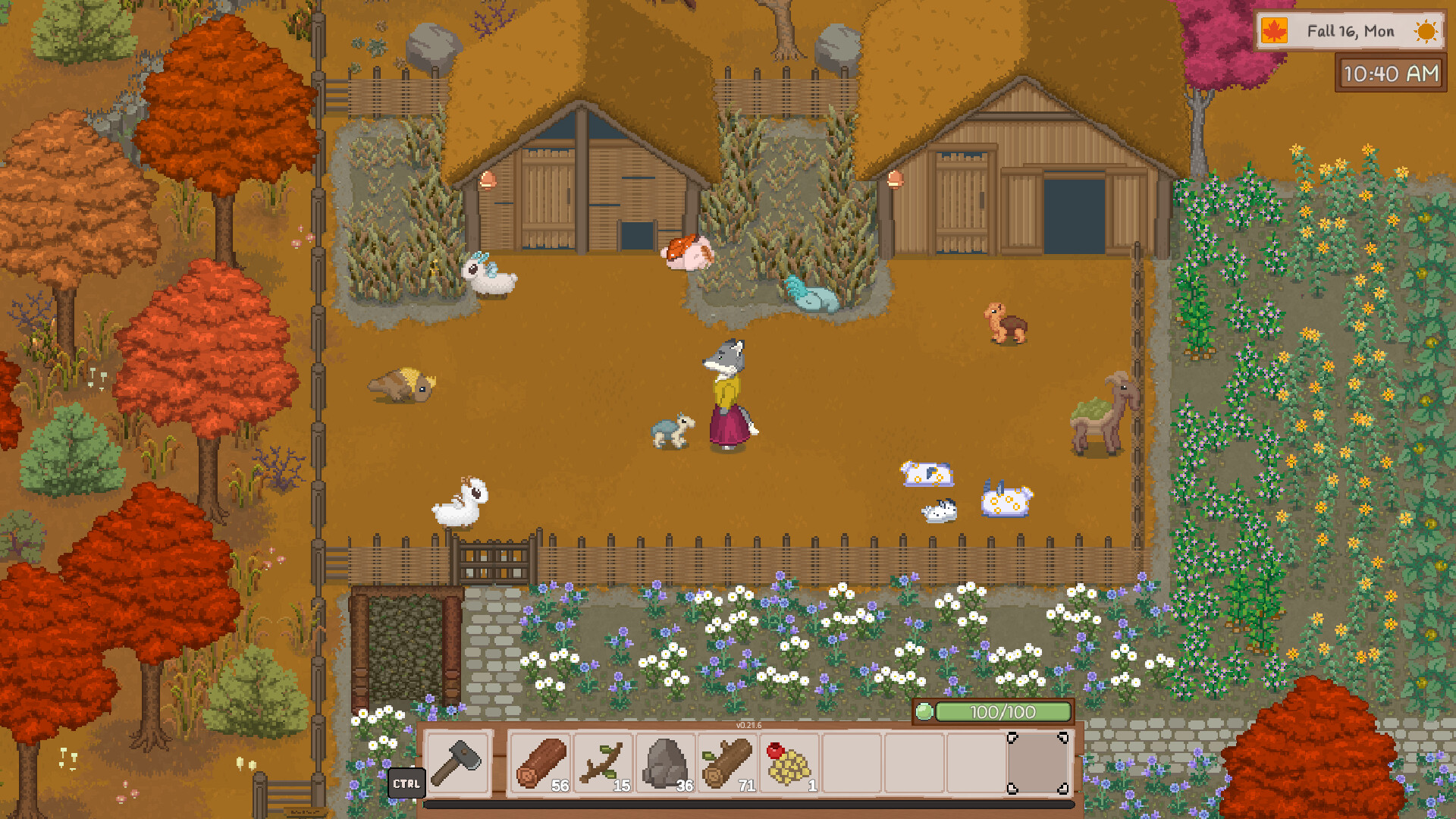Click the sunny weather icon on the date panel
Viewport: 1456px width, 819px height.
pyautogui.click(x=1425, y=31)
